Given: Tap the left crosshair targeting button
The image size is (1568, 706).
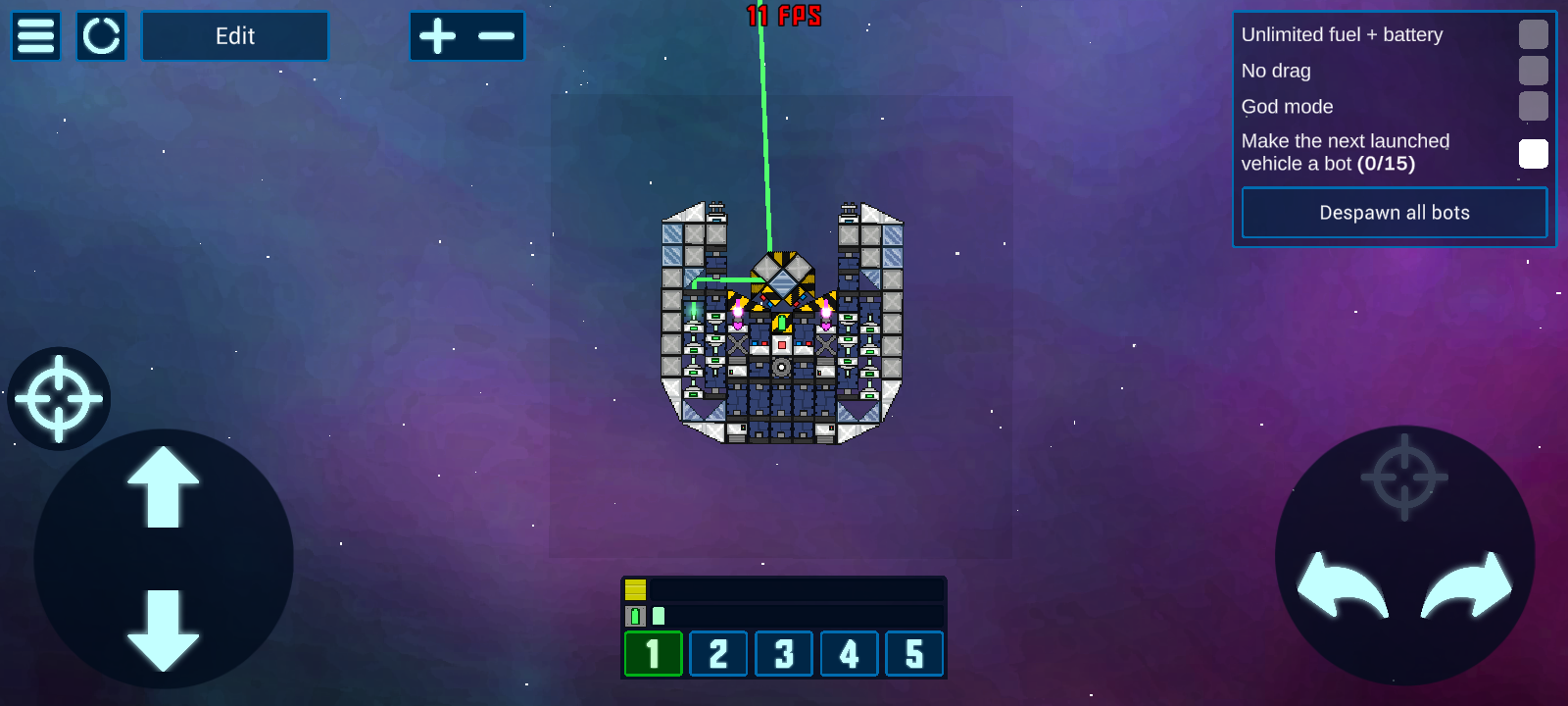Looking at the screenshot, I should click(x=59, y=399).
